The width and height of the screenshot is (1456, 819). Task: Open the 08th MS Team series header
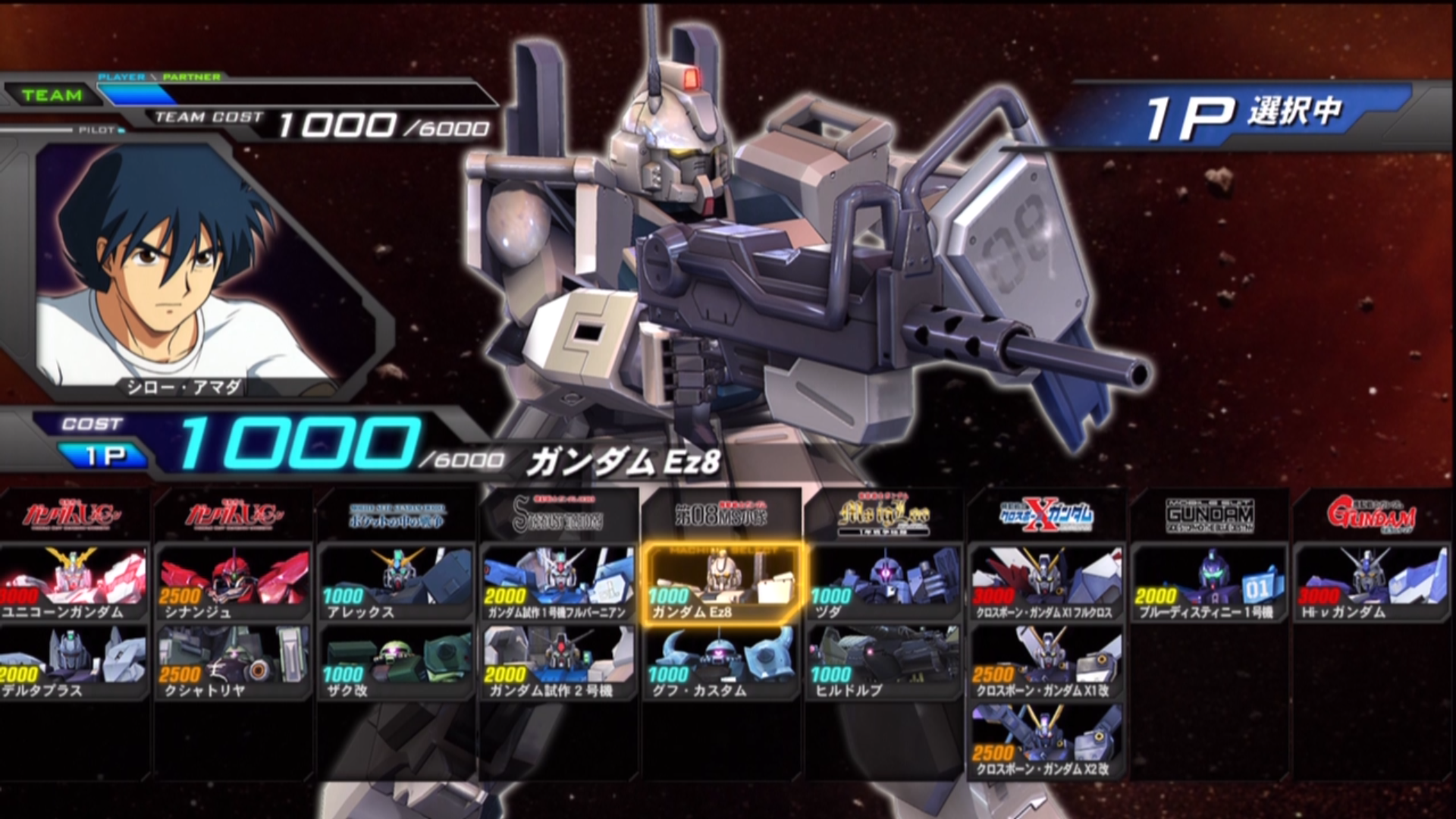[721, 516]
